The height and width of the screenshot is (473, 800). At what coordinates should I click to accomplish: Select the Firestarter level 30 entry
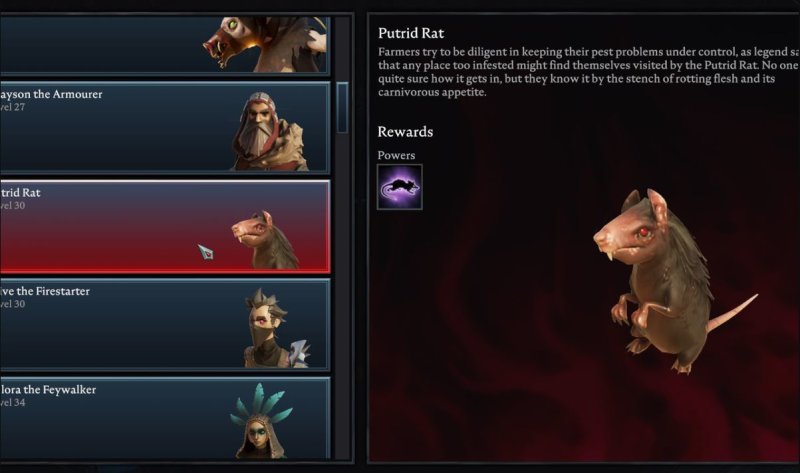tap(165, 323)
